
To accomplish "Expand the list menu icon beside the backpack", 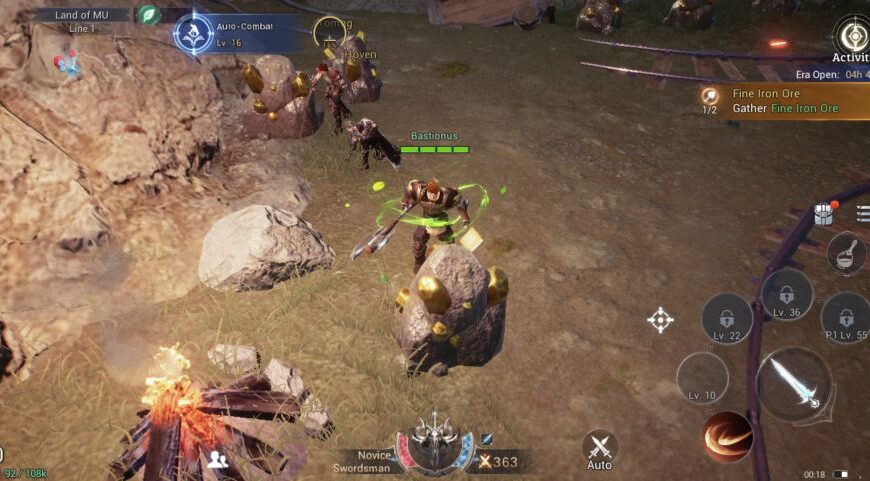I will [863, 213].
